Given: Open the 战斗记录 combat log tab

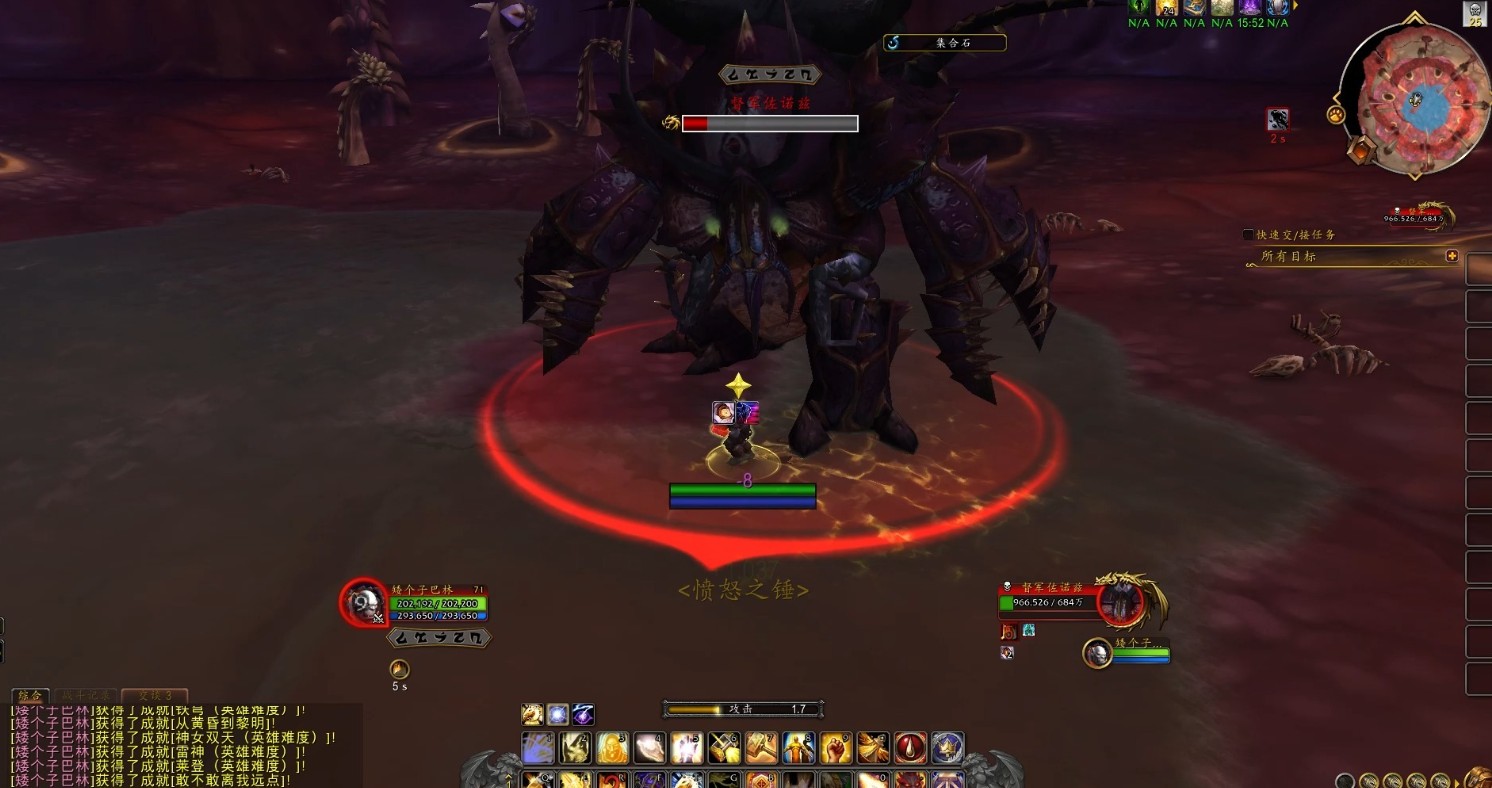Looking at the screenshot, I should [85, 695].
